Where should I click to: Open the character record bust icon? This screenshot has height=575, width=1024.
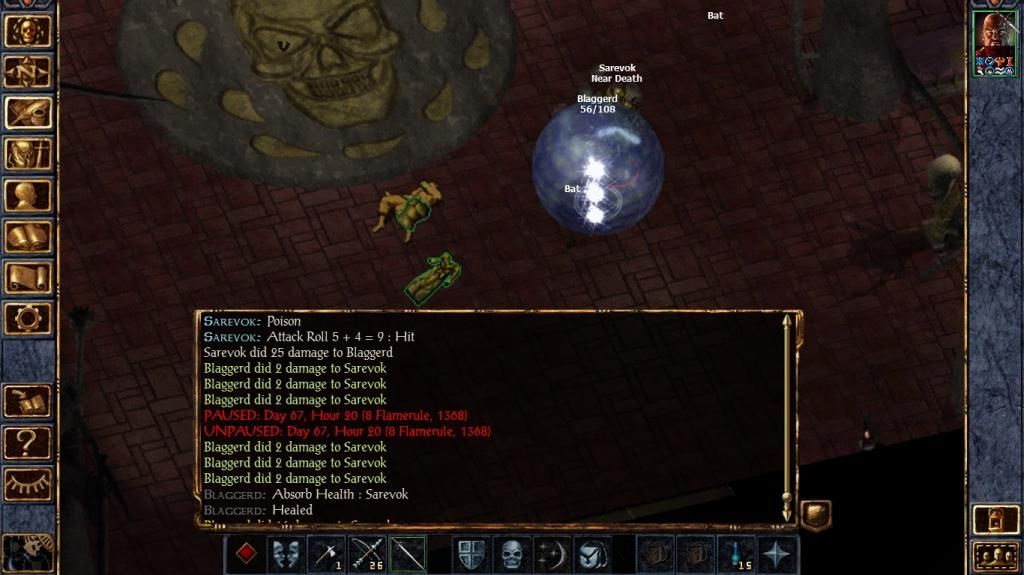[x=28, y=195]
